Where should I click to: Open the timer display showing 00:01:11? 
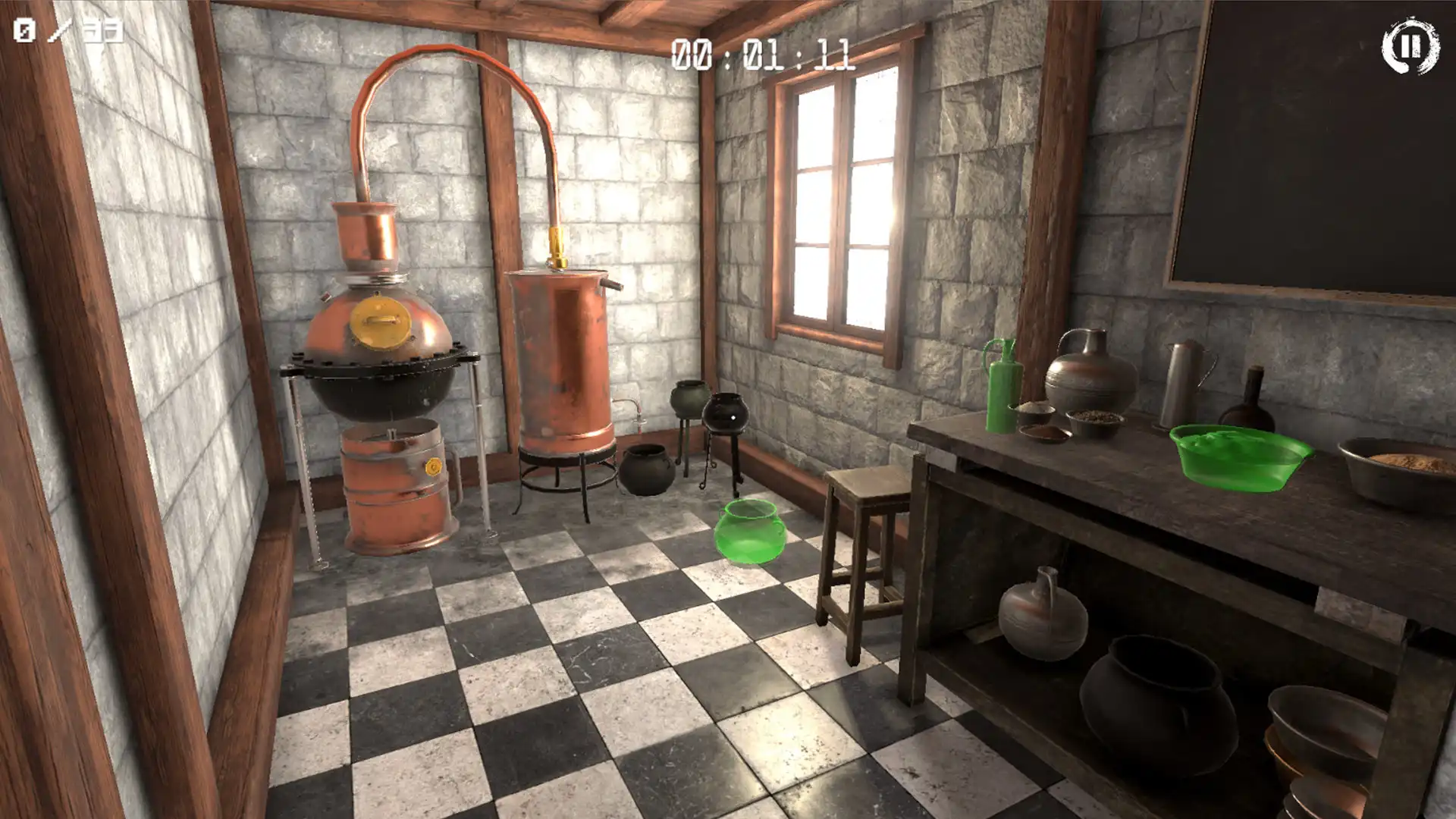pyautogui.click(x=766, y=55)
